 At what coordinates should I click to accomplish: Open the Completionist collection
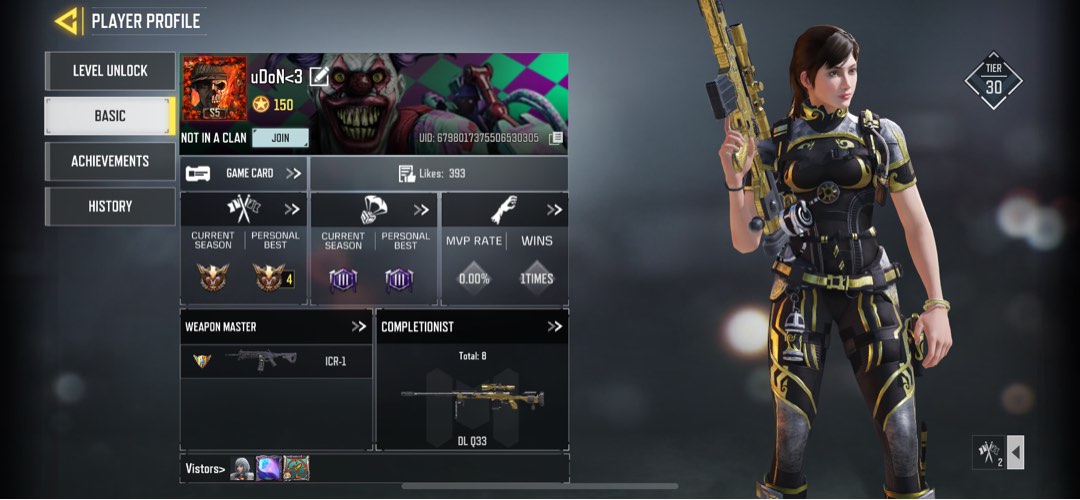click(554, 326)
